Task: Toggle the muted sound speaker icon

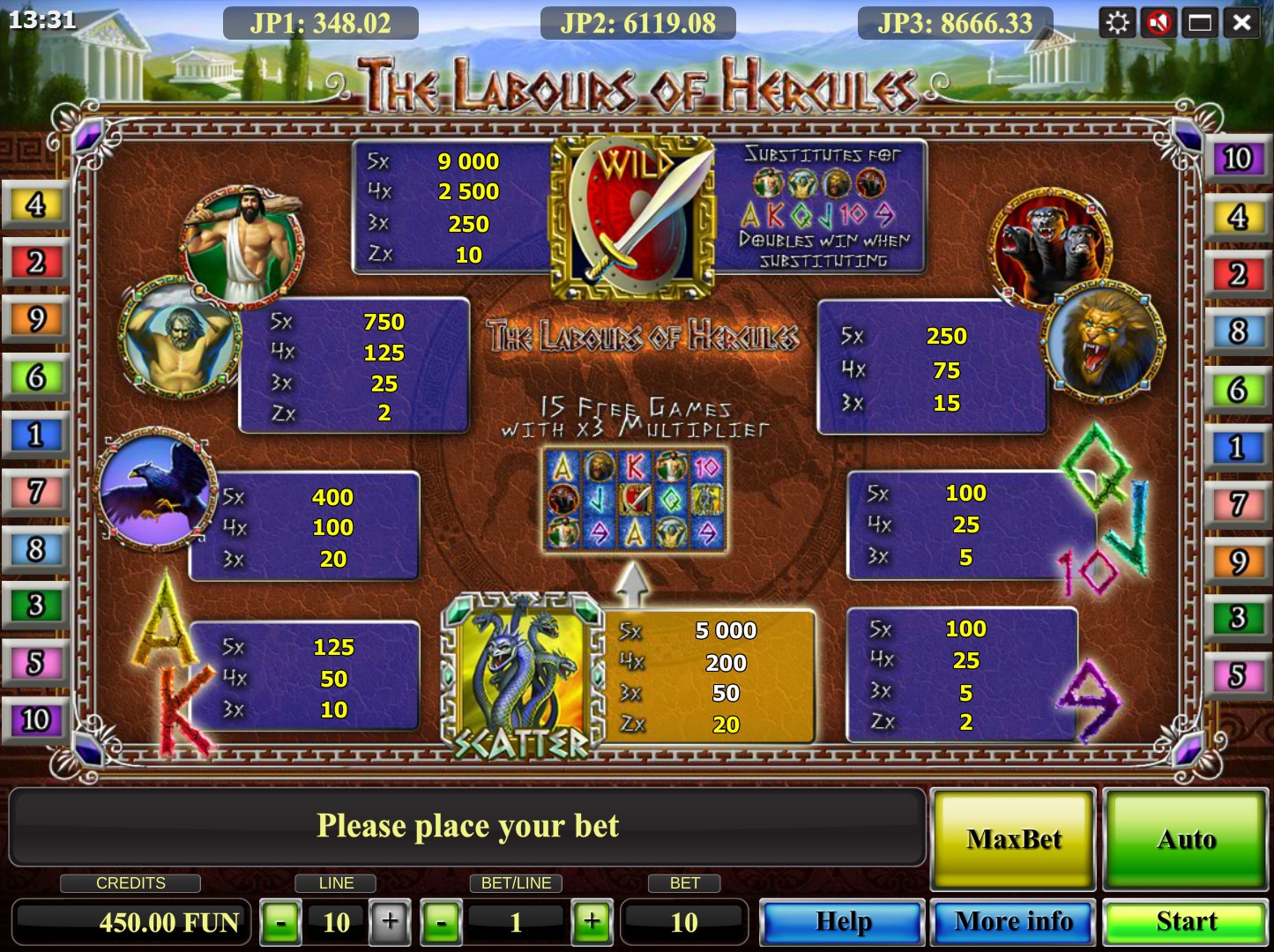Action: click(1159, 22)
